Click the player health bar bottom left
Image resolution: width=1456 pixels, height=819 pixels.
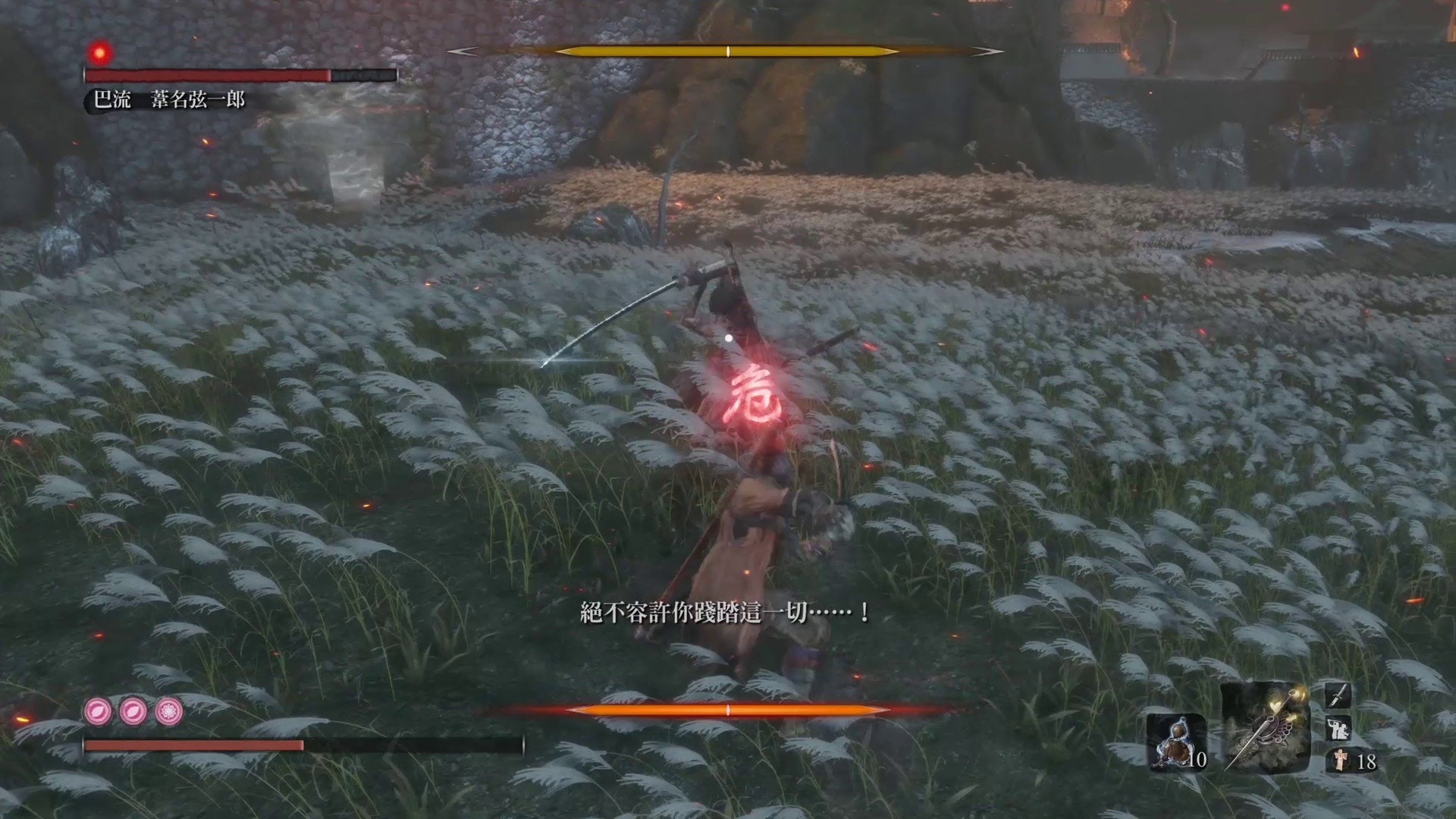[x=190, y=745]
